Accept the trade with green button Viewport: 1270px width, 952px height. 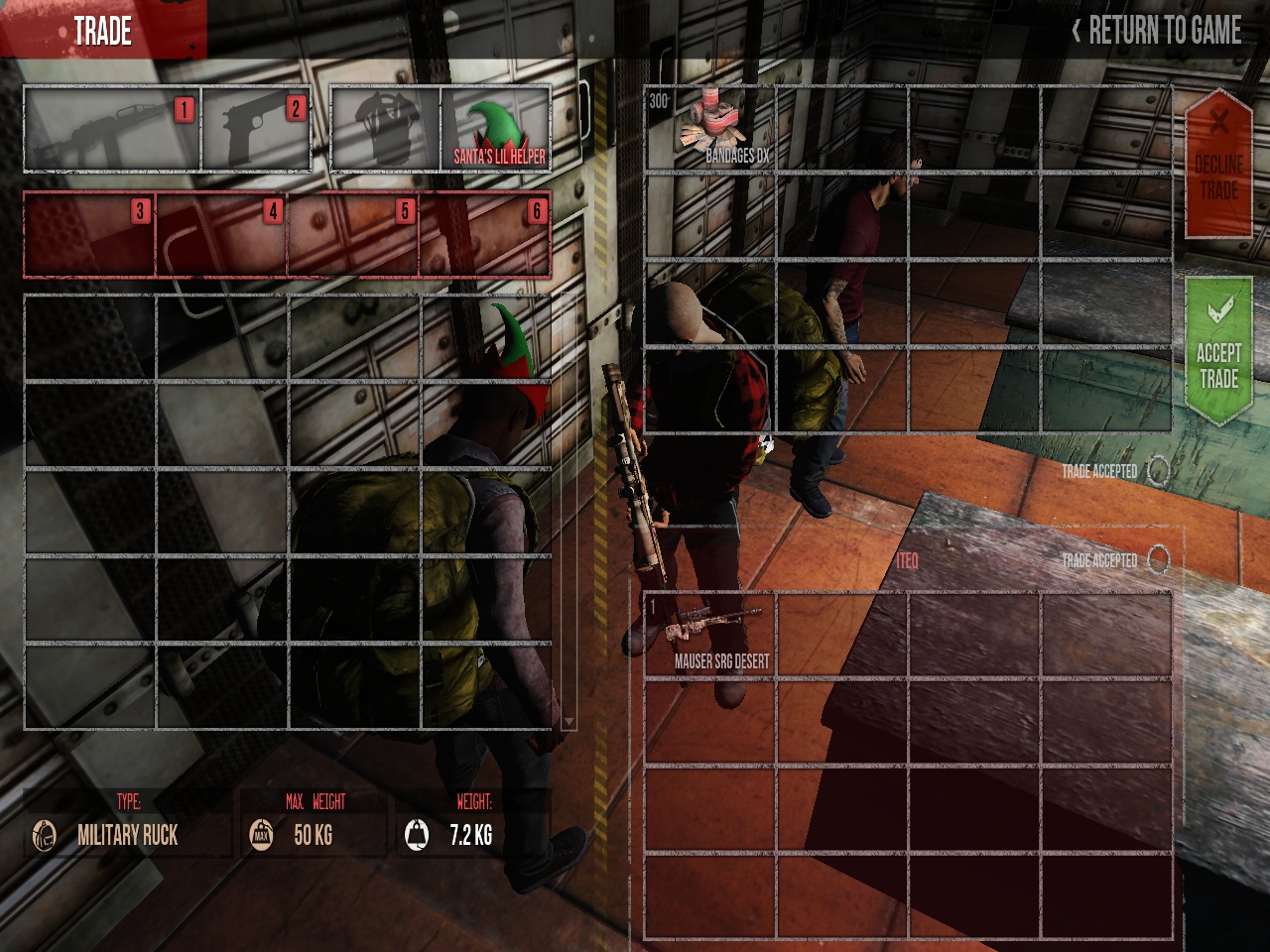pos(1218,351)
